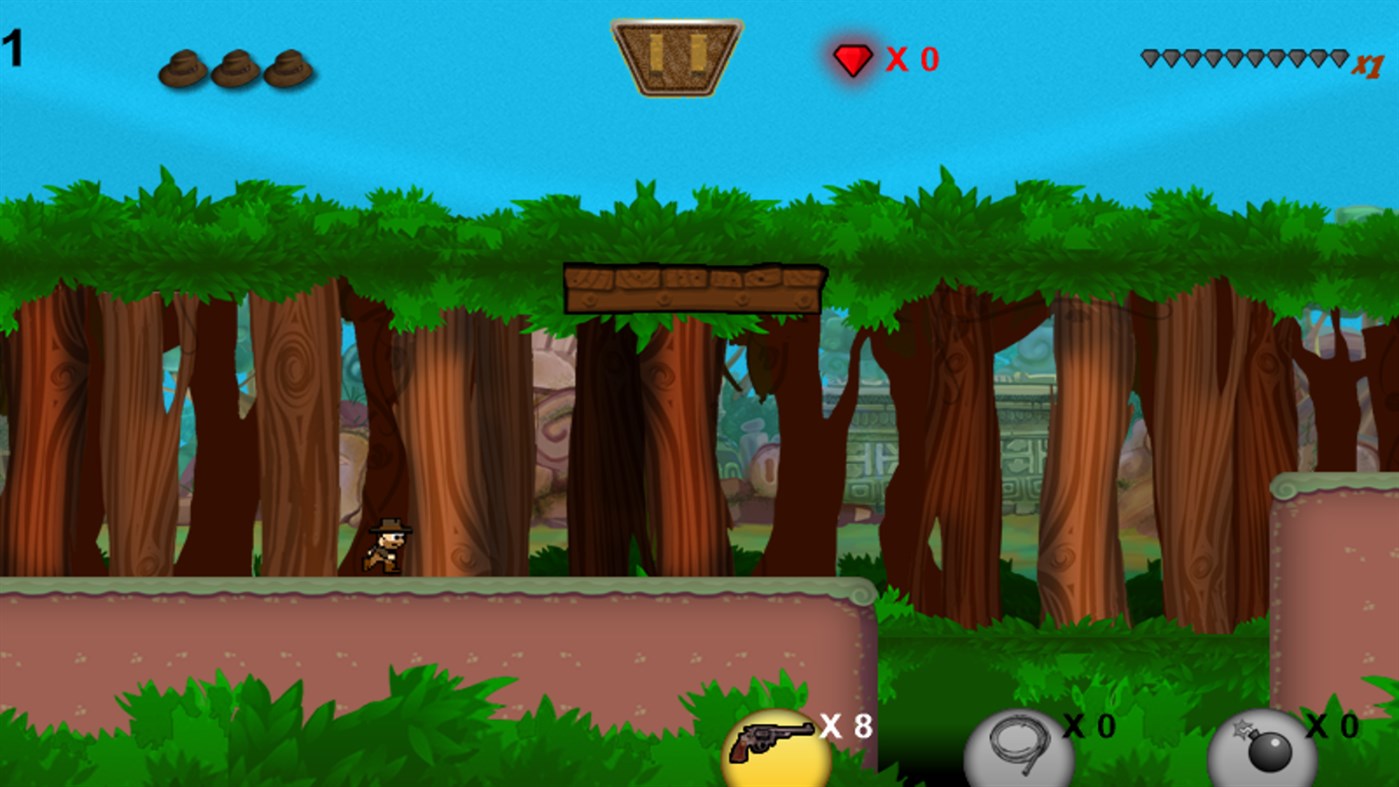
Task: Click the middle hat life icon
Action: coord(237,68)
